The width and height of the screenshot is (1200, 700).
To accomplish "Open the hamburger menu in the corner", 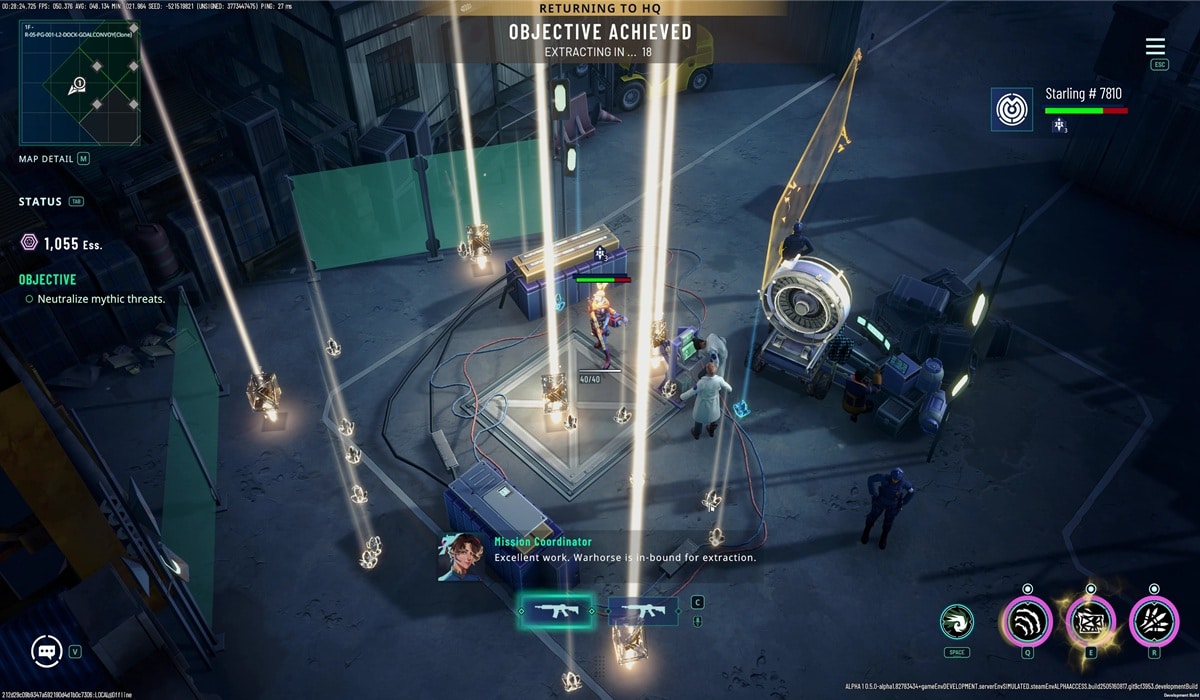I will 1155,47.
